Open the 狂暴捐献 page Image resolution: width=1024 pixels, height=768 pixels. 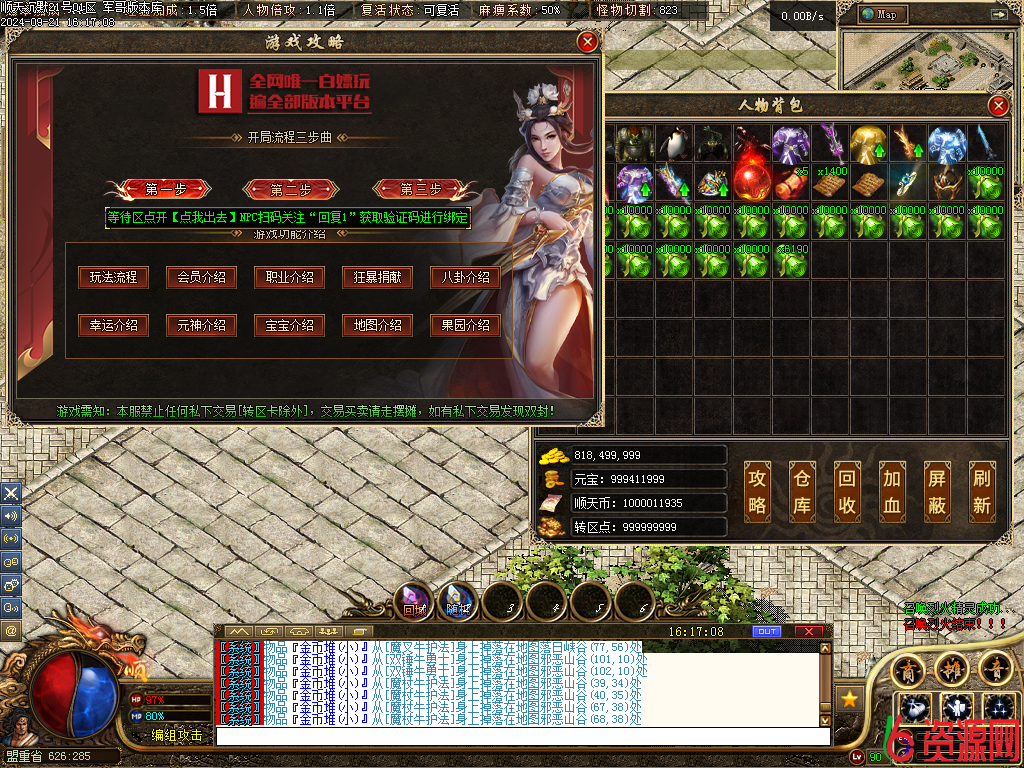(377, 277)
